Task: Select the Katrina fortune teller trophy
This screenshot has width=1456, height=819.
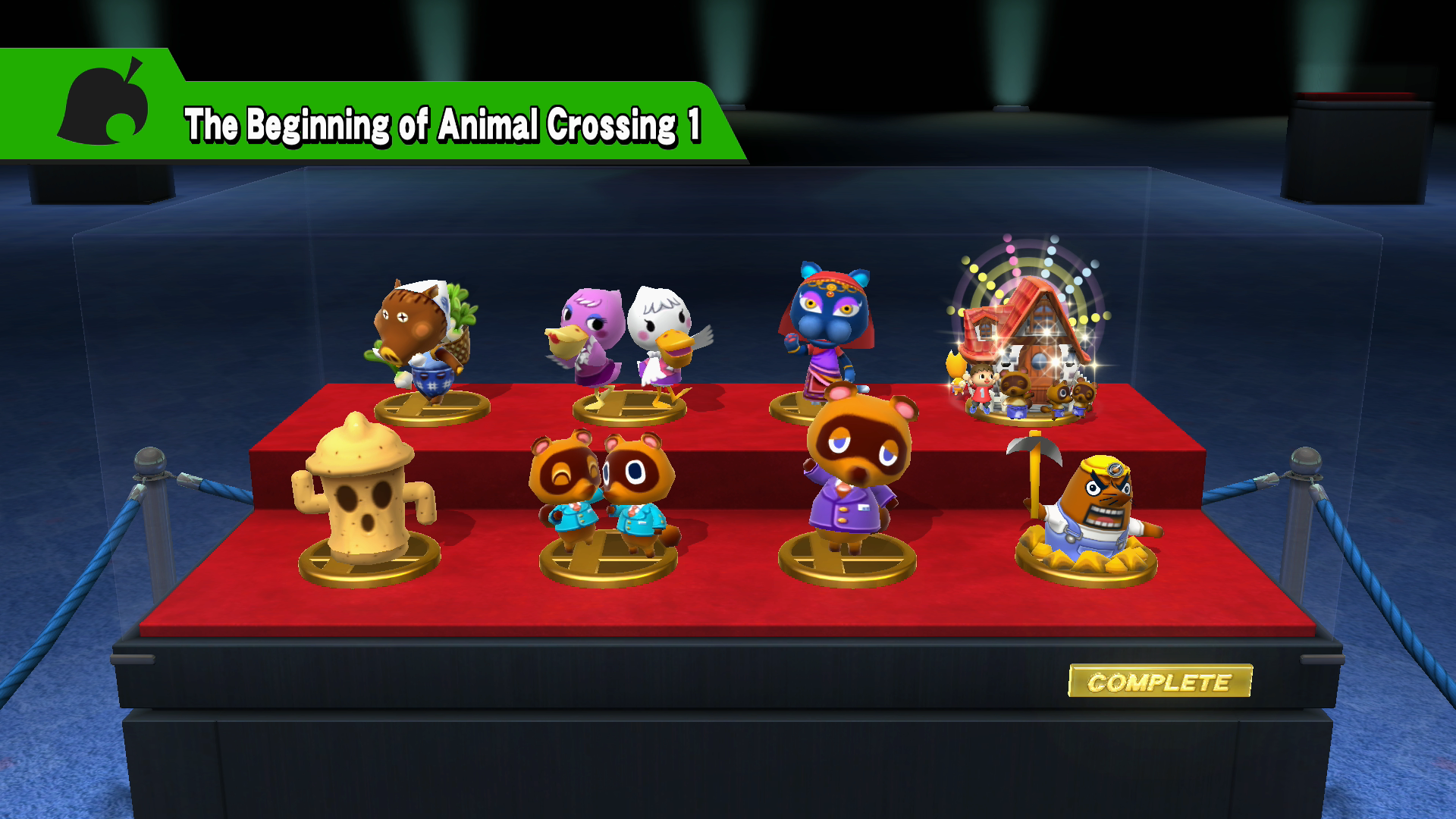Action: 827,326
